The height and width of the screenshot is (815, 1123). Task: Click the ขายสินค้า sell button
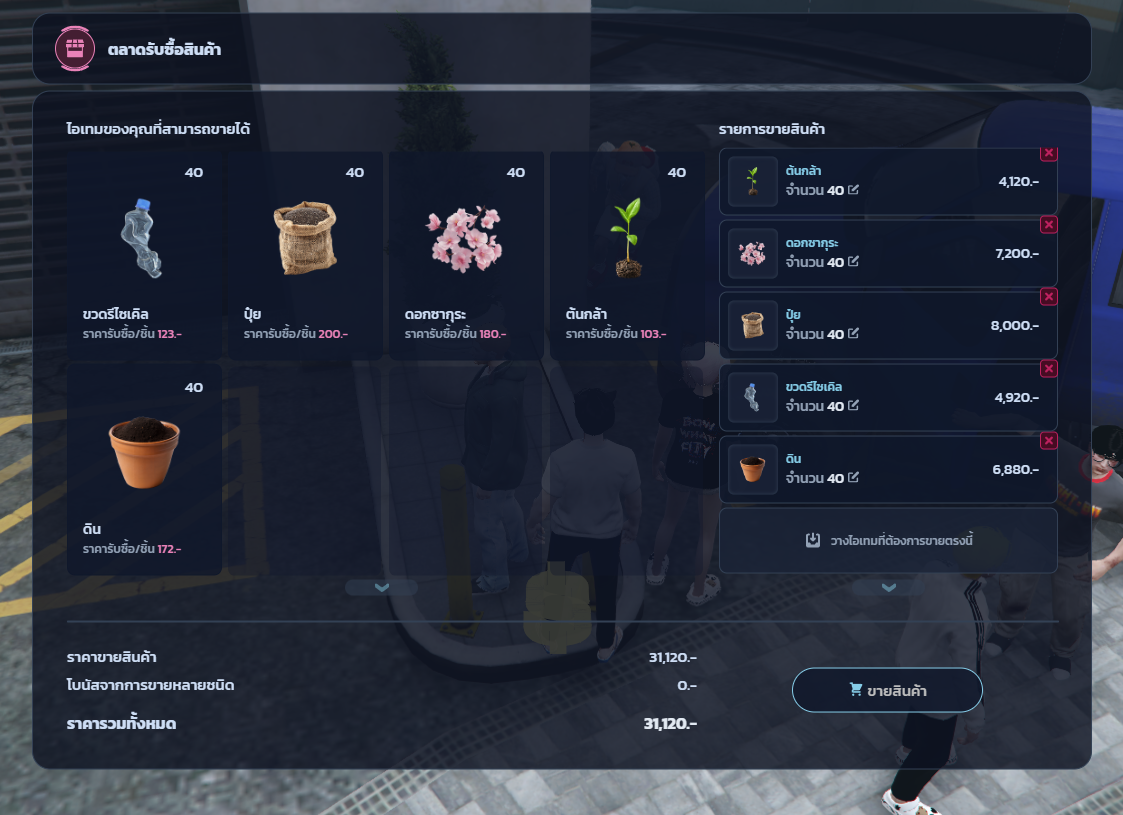point(887,690)
